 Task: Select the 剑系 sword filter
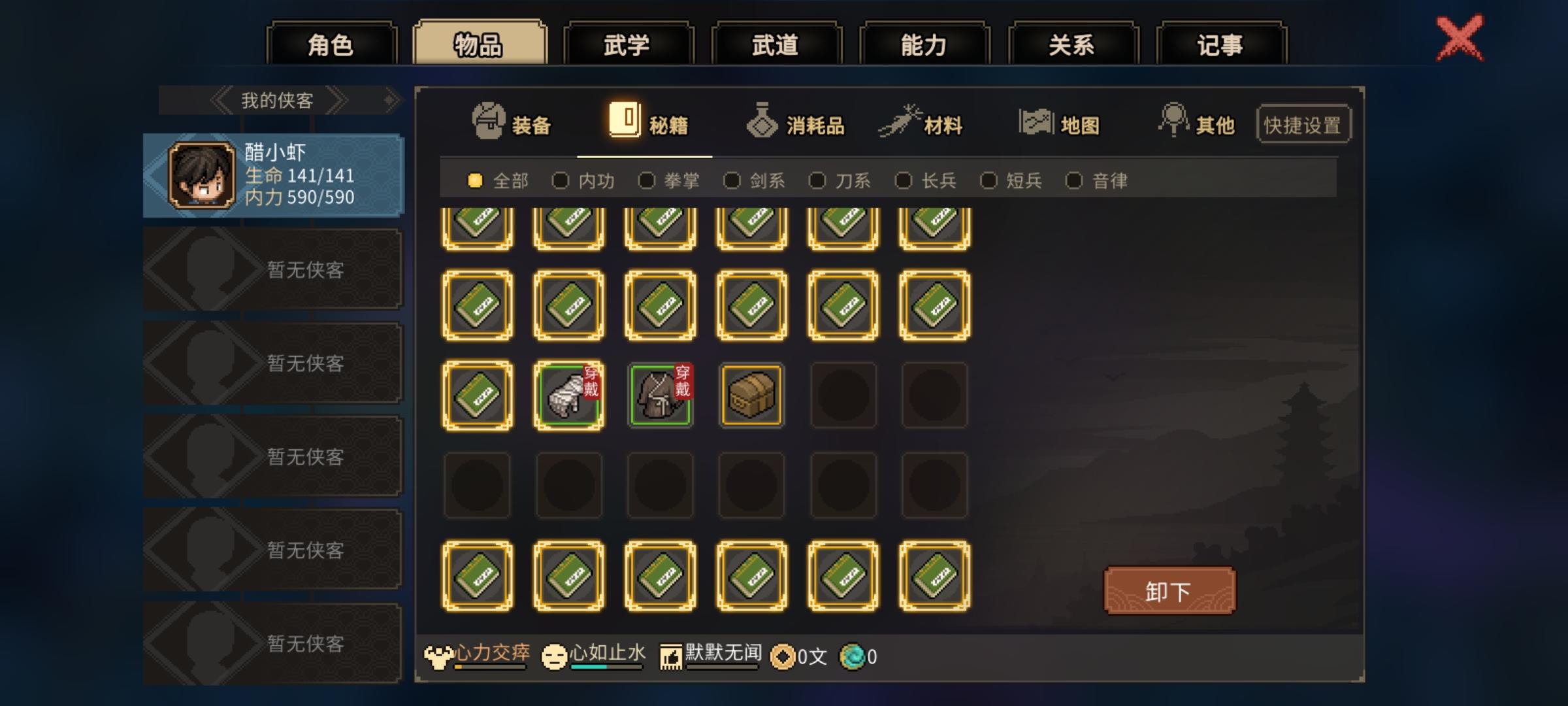coord(732,181)
